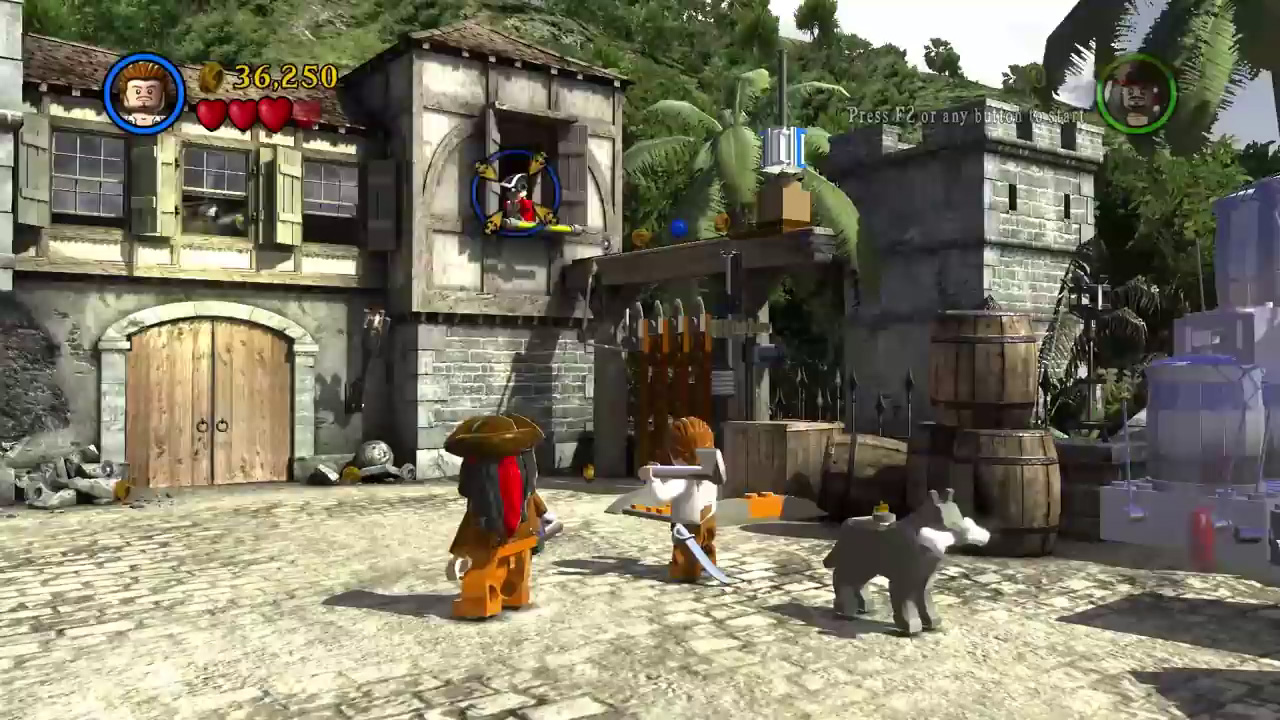Click the third heart to check health status

coord(275,113)
